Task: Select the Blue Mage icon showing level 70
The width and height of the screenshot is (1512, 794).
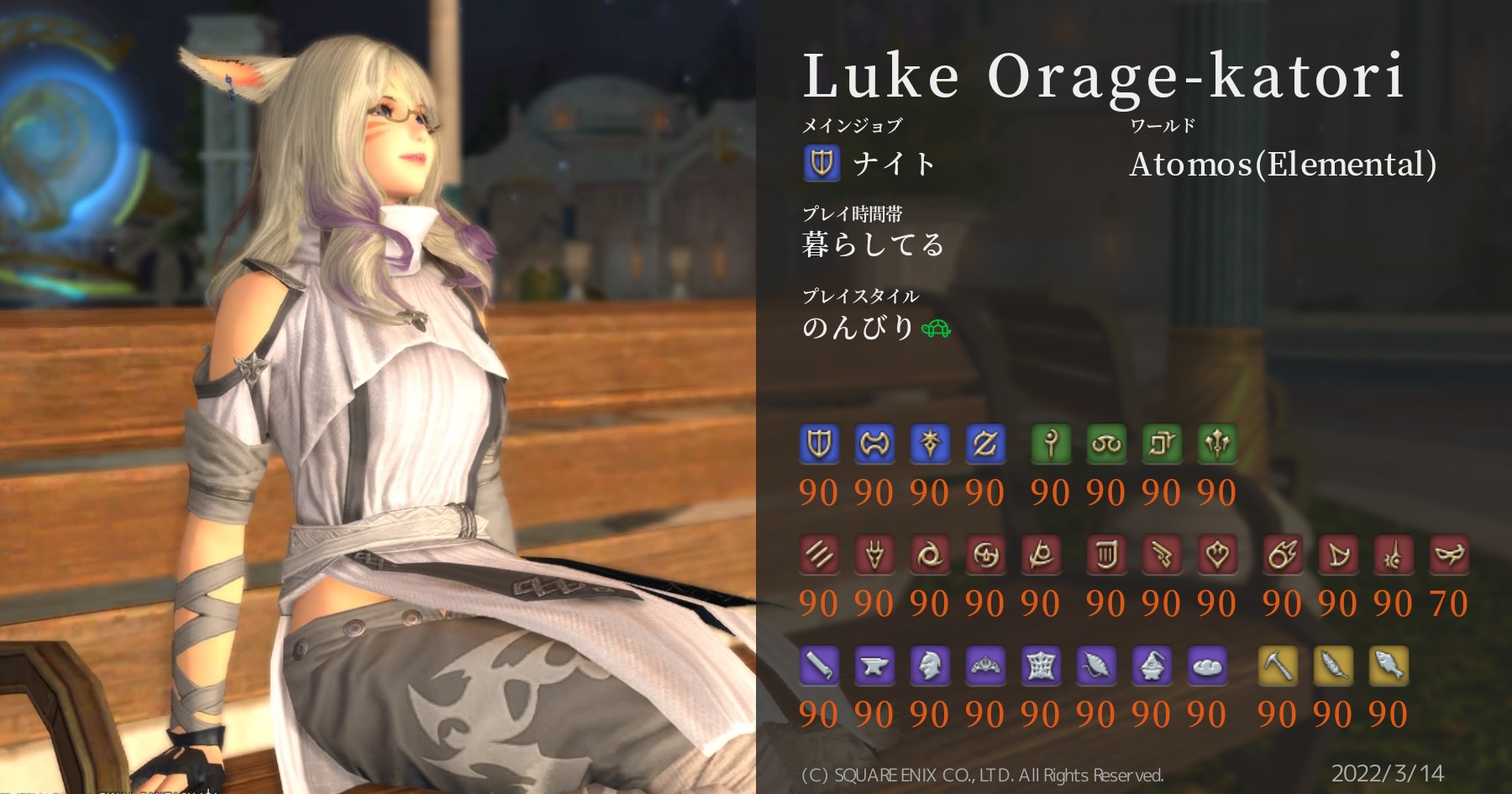Action: (x=1451, y=555)
